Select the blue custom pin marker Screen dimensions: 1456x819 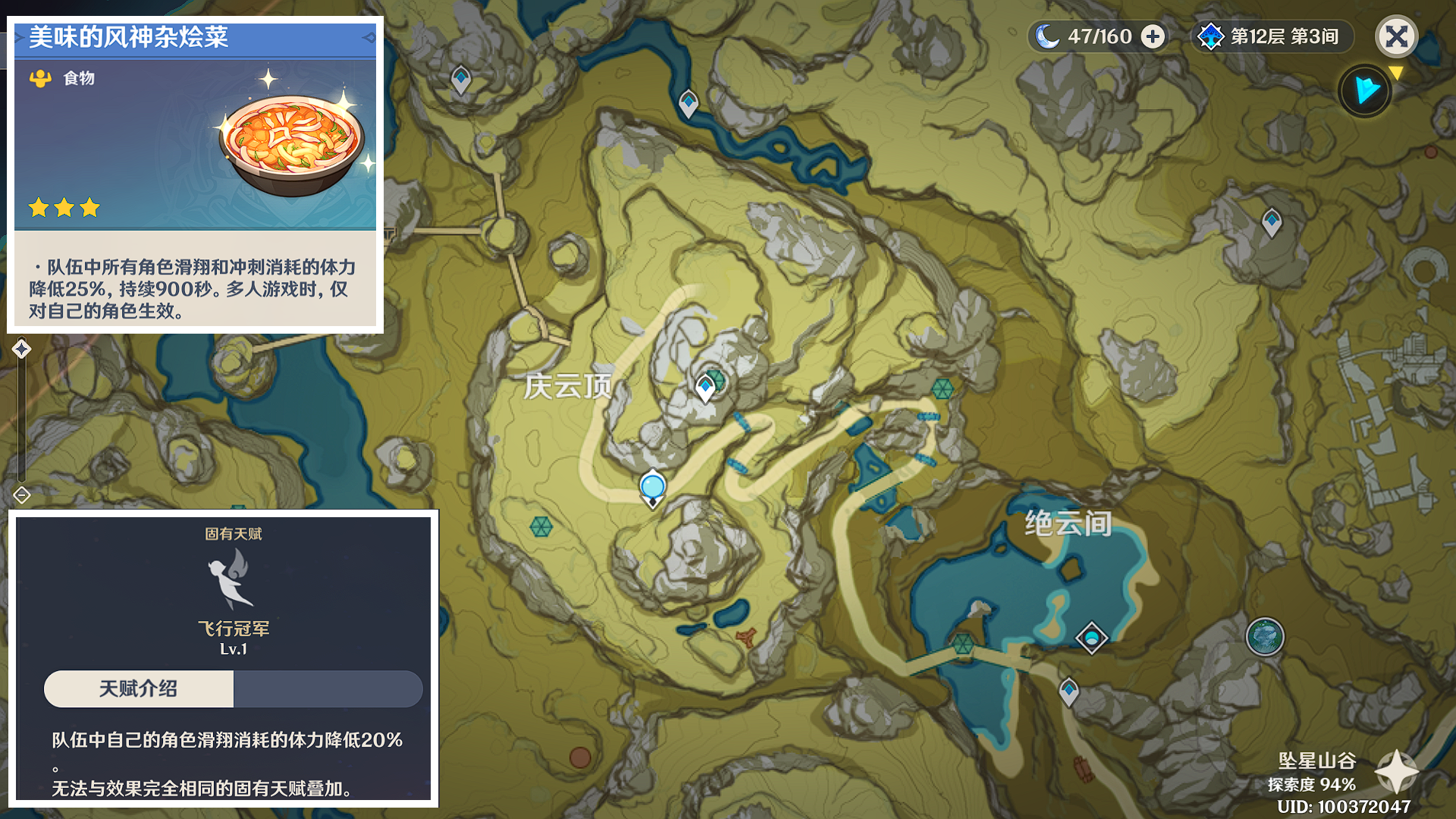(x=652, y=488)
